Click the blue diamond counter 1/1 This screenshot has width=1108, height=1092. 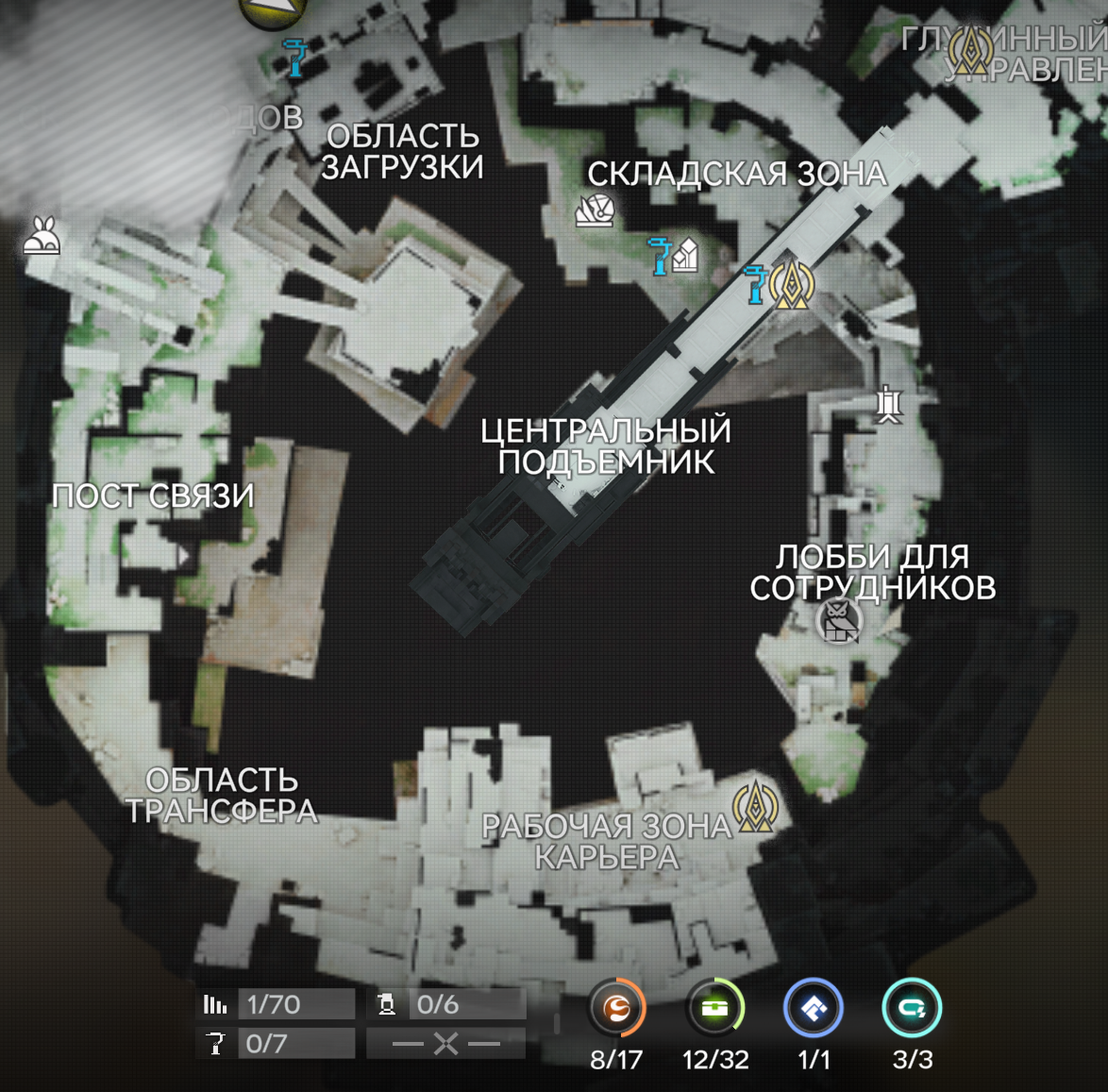814,1009
